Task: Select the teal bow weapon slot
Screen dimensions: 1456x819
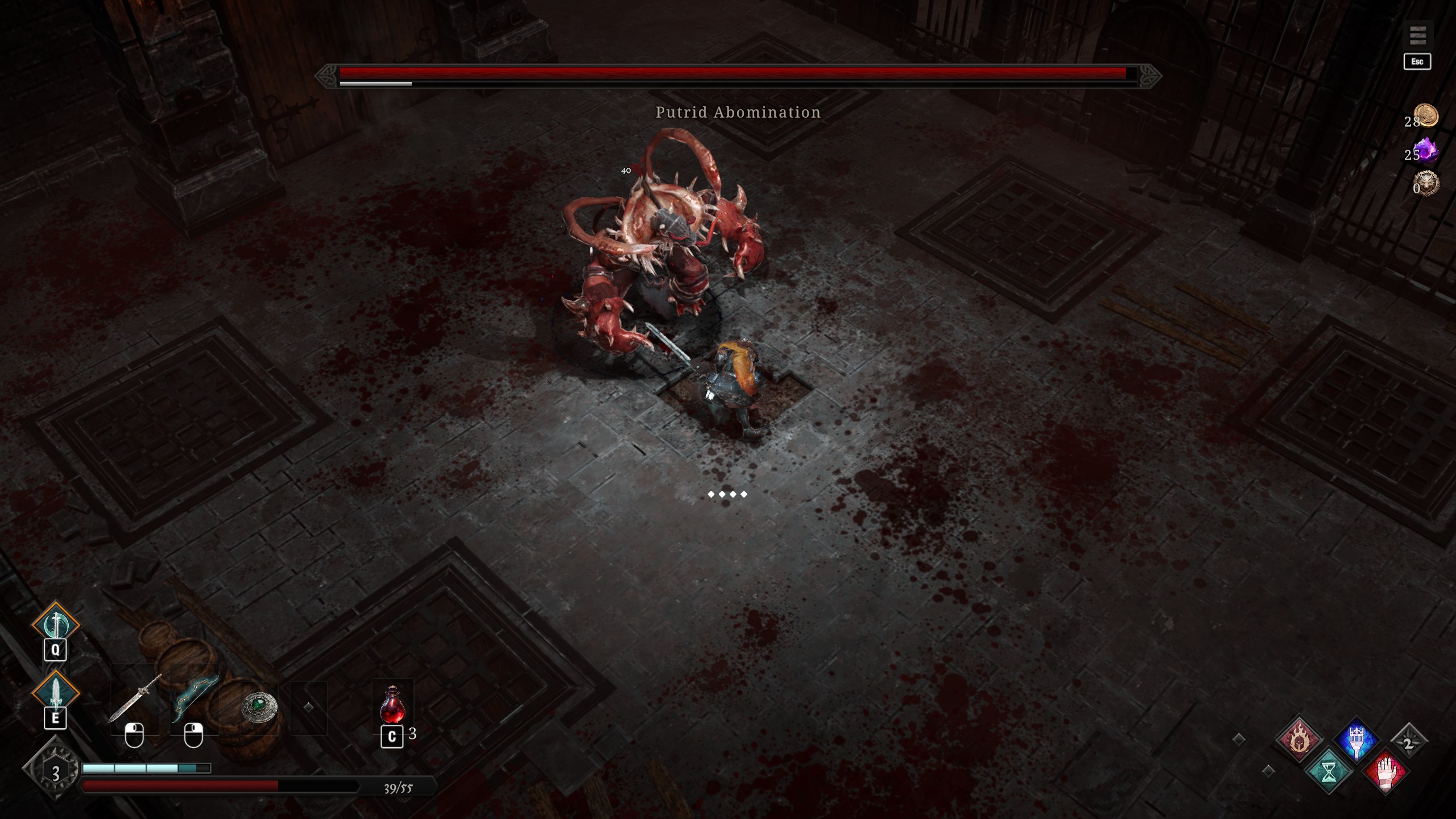Action: click(195, 698)
